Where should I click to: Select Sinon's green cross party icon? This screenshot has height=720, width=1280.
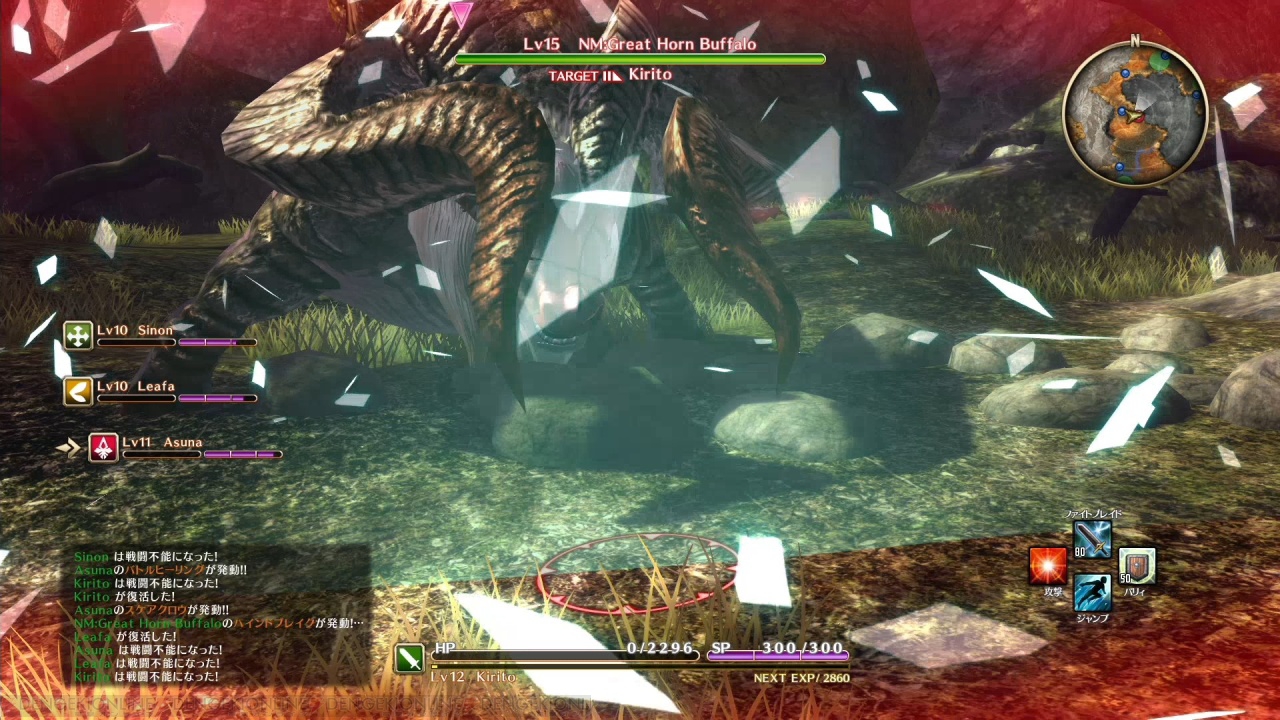point(78,336)
